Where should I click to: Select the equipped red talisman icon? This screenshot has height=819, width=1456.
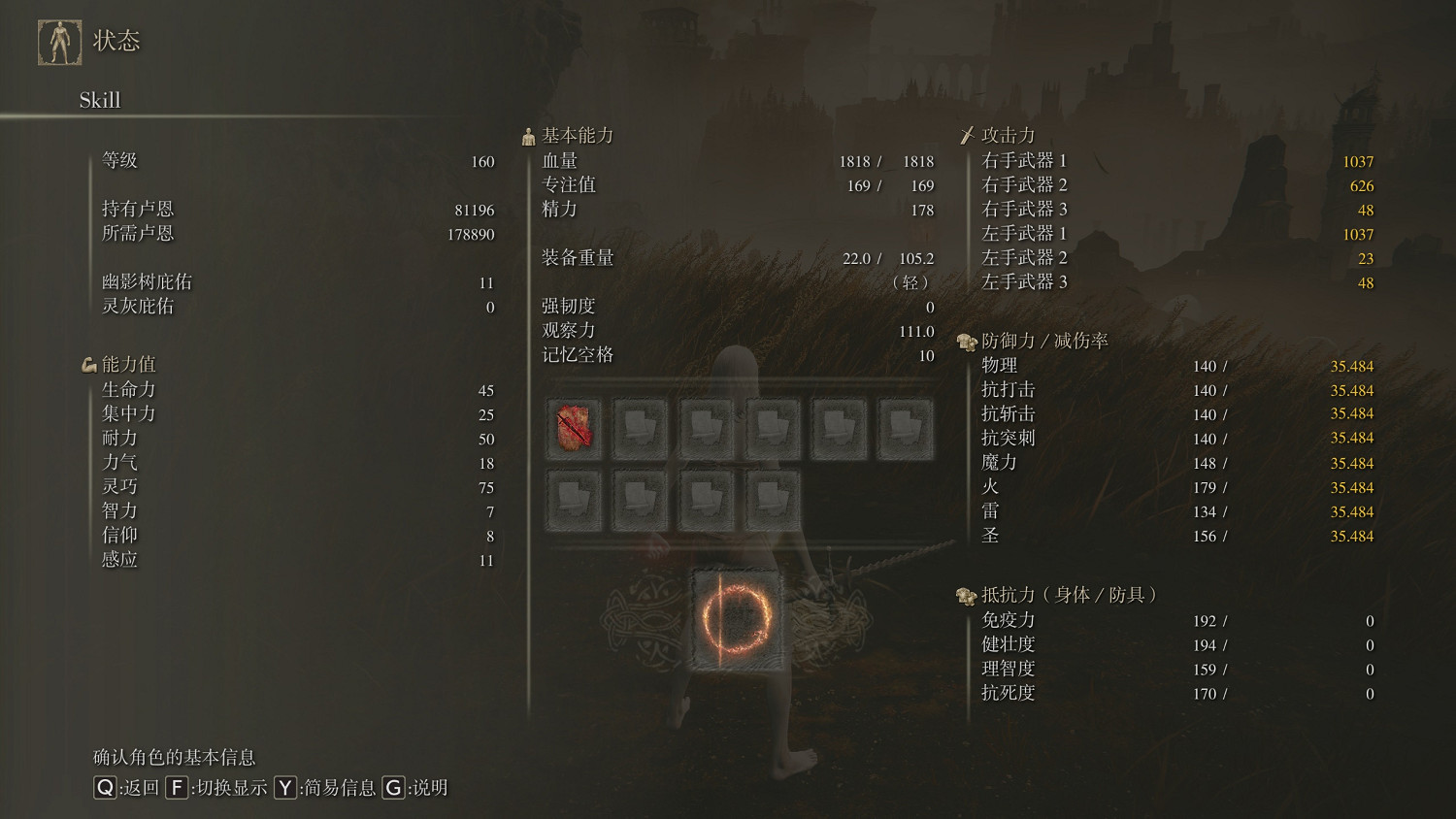(575, 427)
